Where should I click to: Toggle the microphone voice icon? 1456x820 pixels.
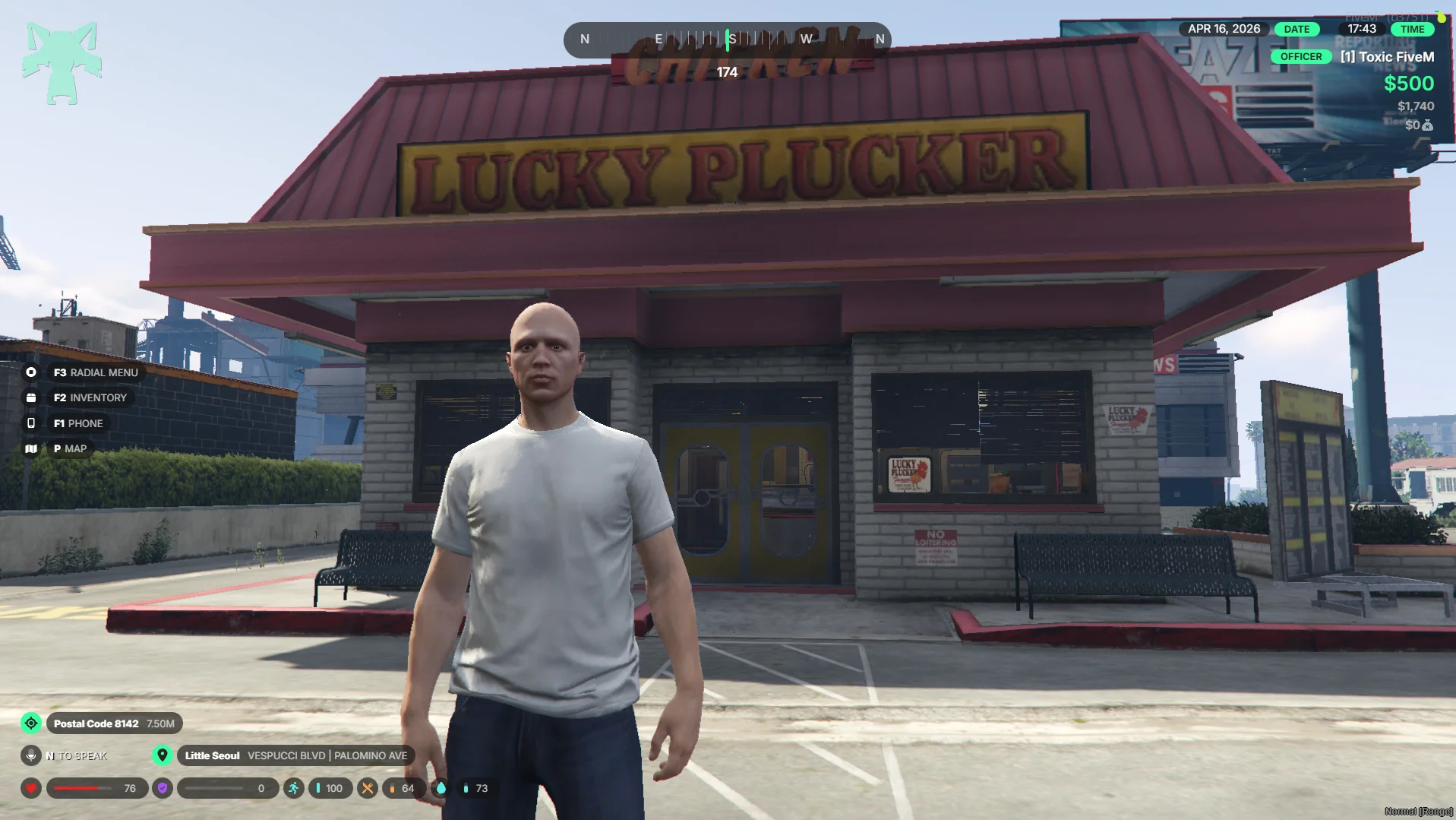point(31,755)
